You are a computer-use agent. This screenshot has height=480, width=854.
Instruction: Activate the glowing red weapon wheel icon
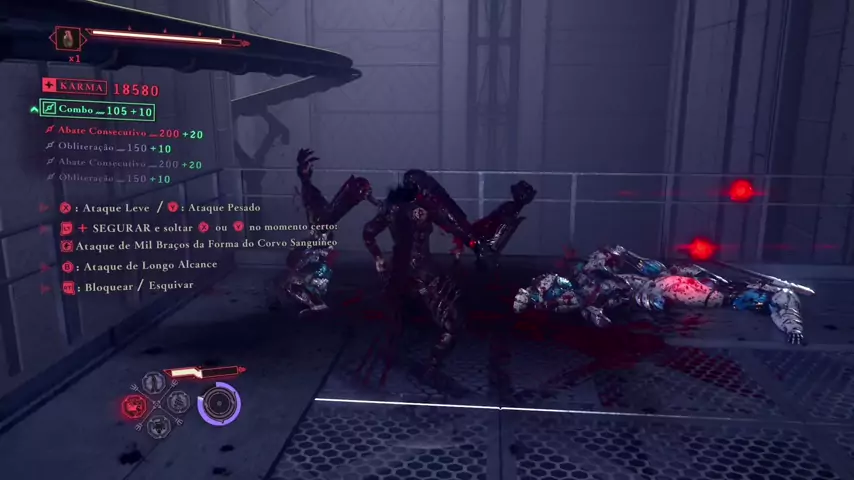(x=133, y=406)
